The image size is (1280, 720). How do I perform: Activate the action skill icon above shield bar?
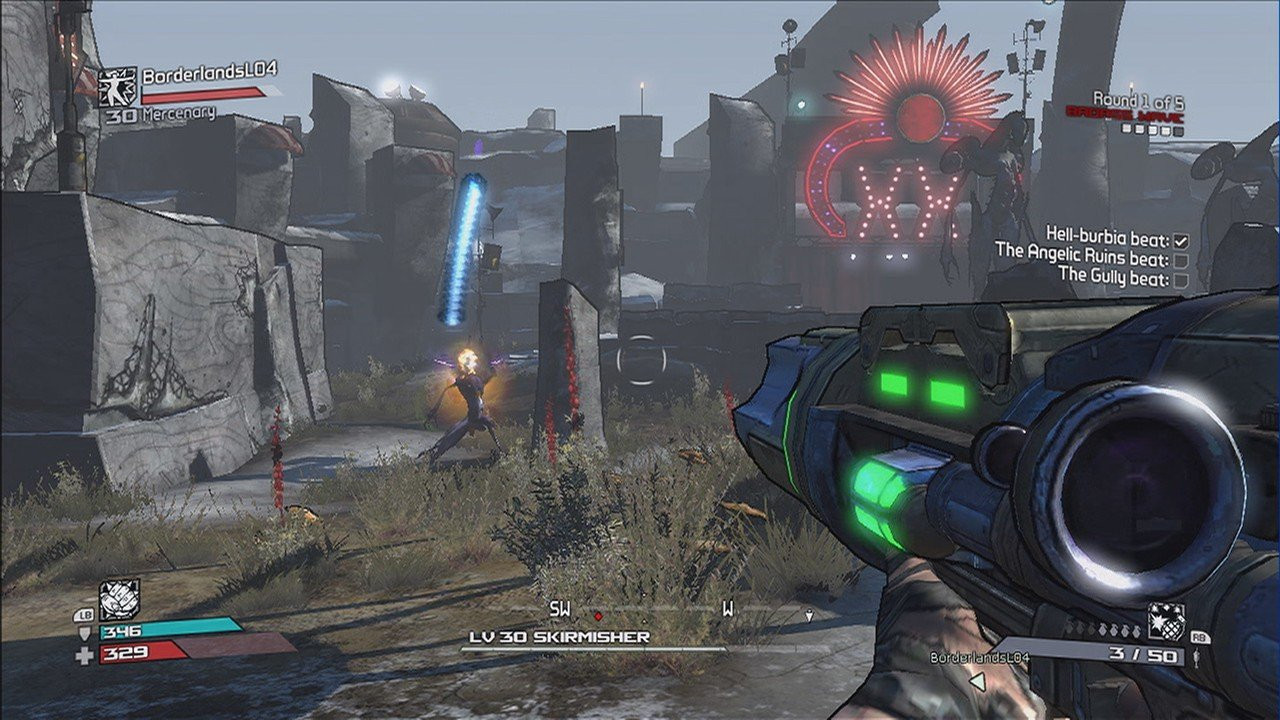coord(119,600)
